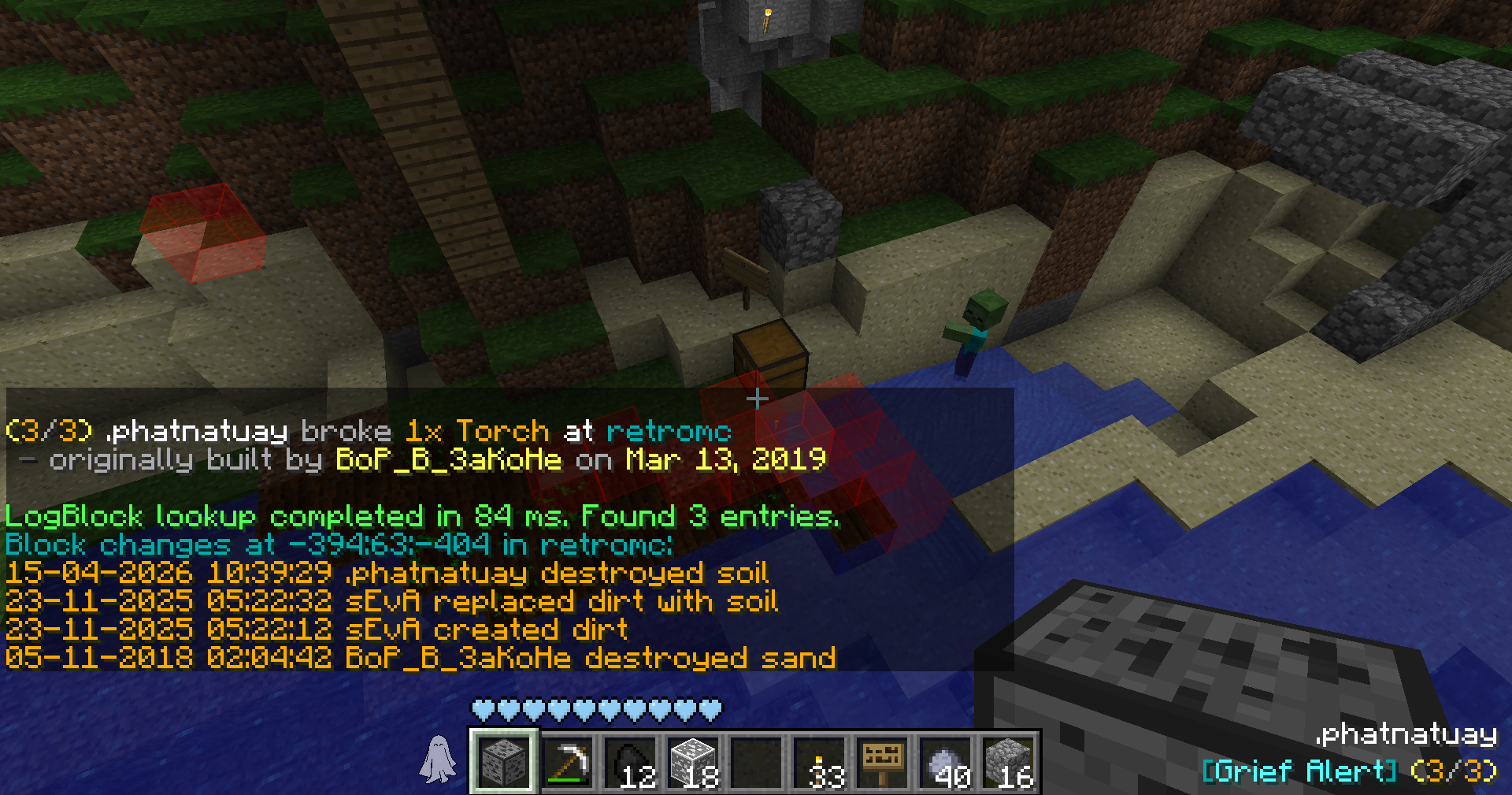Click the ghost icon beside the hotbar
The width and height of the screenshot is (1512, 795).
click(438, 760)
